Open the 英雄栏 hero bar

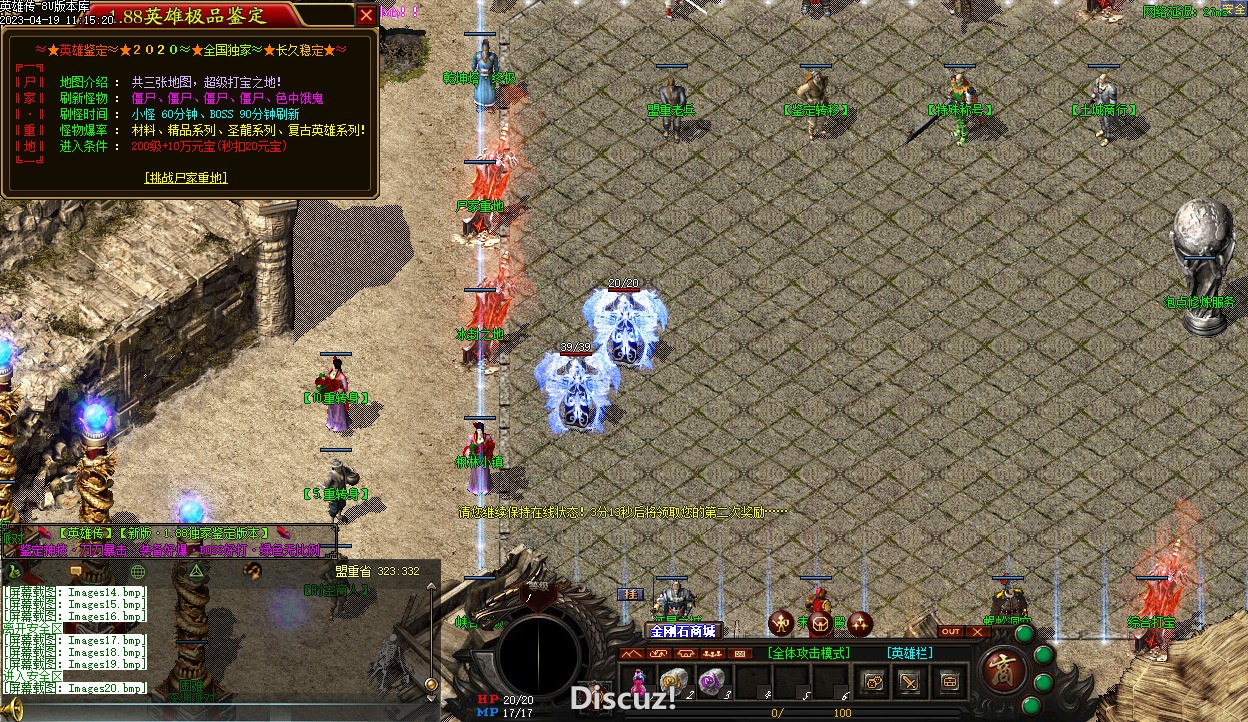(x=910, y=653)
